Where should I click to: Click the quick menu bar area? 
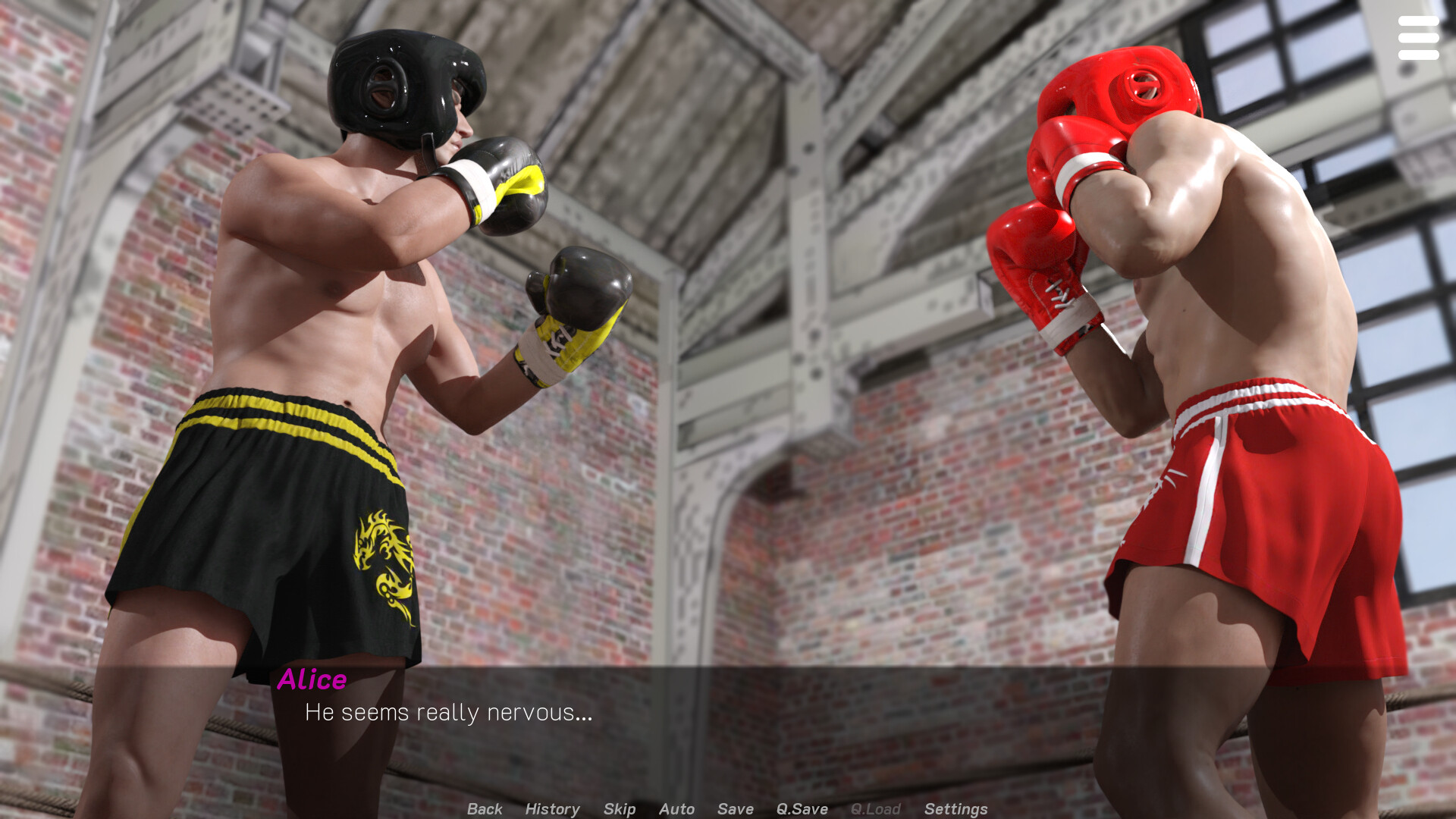pyautogui.click(x=720, y=809)
